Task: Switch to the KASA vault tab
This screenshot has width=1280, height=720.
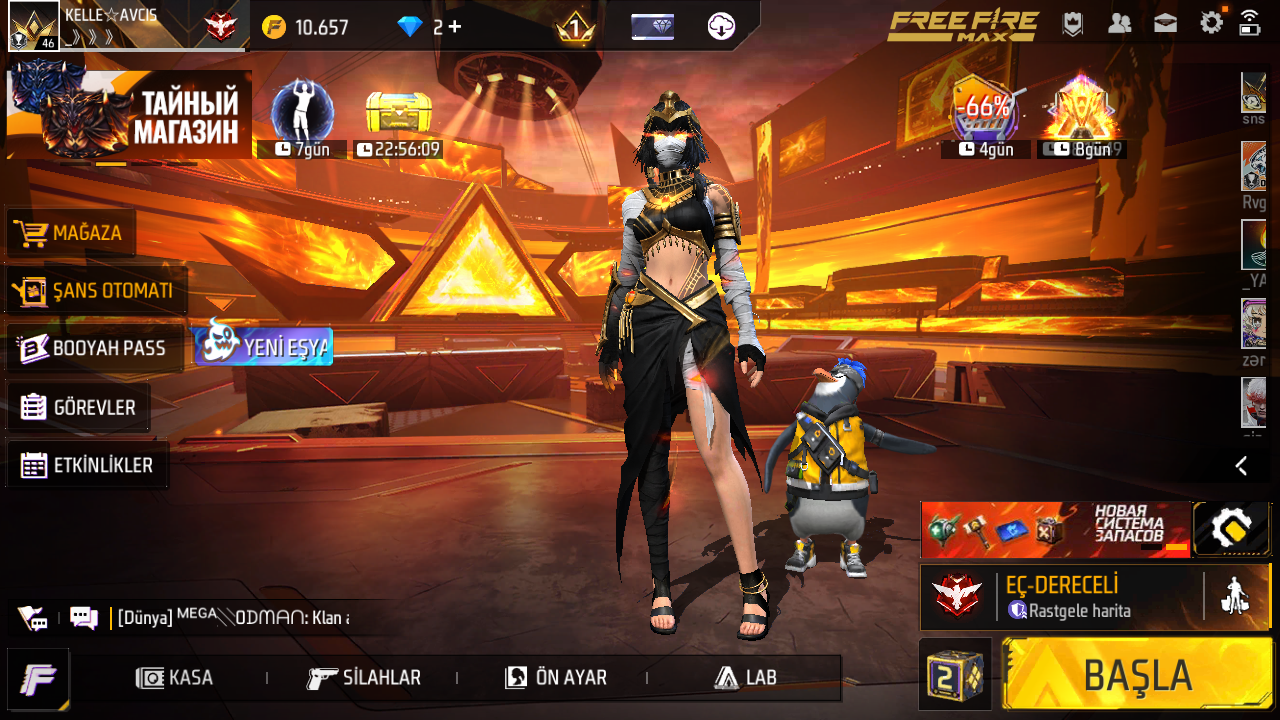Action: [x=176, y=677]
